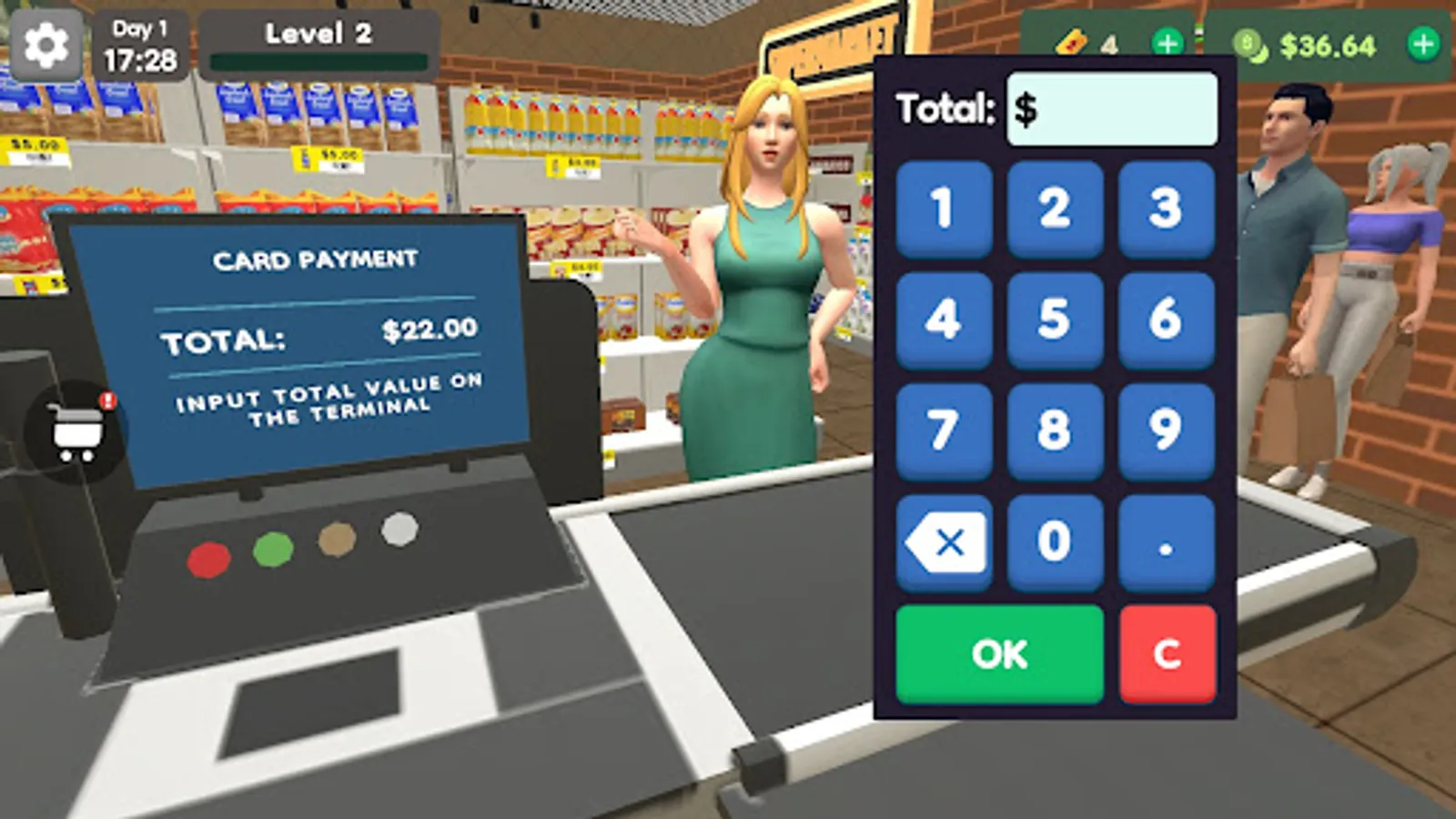Open the settings gear menu
Screen dimensions: 1456x819
click(47, 43)
